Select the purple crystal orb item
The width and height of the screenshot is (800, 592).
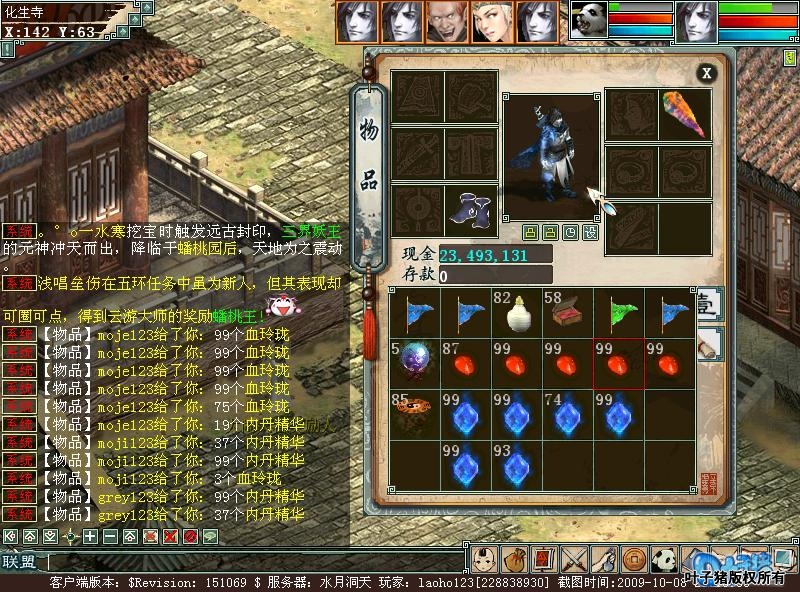414,363
